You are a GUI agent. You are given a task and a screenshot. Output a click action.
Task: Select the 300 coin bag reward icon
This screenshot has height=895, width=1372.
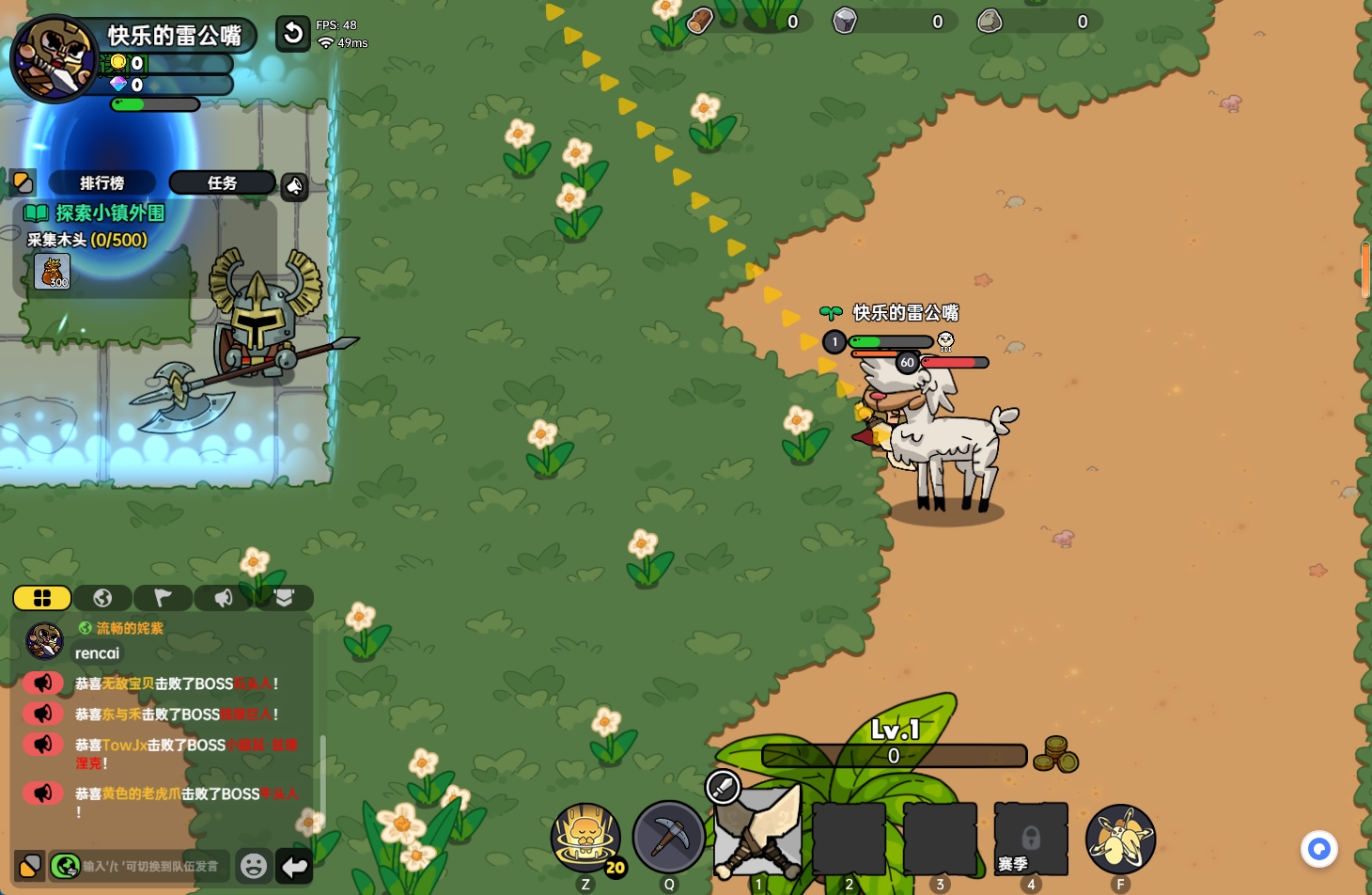[53, 272]
